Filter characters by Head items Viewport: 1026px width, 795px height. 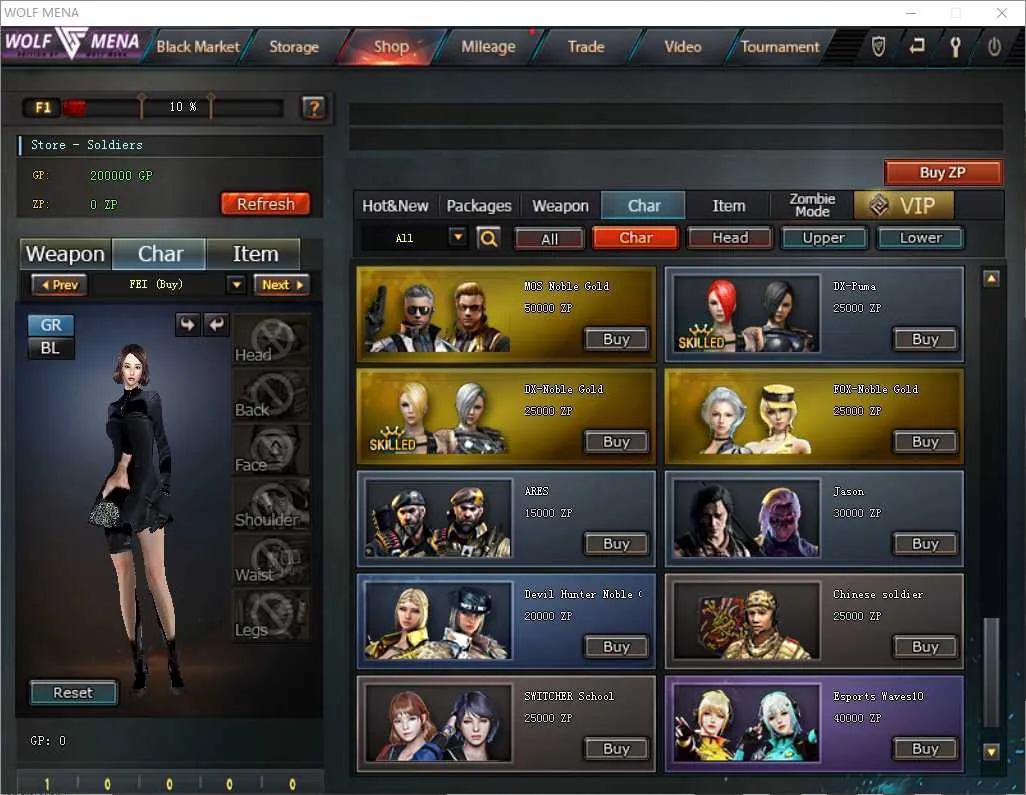730,238
